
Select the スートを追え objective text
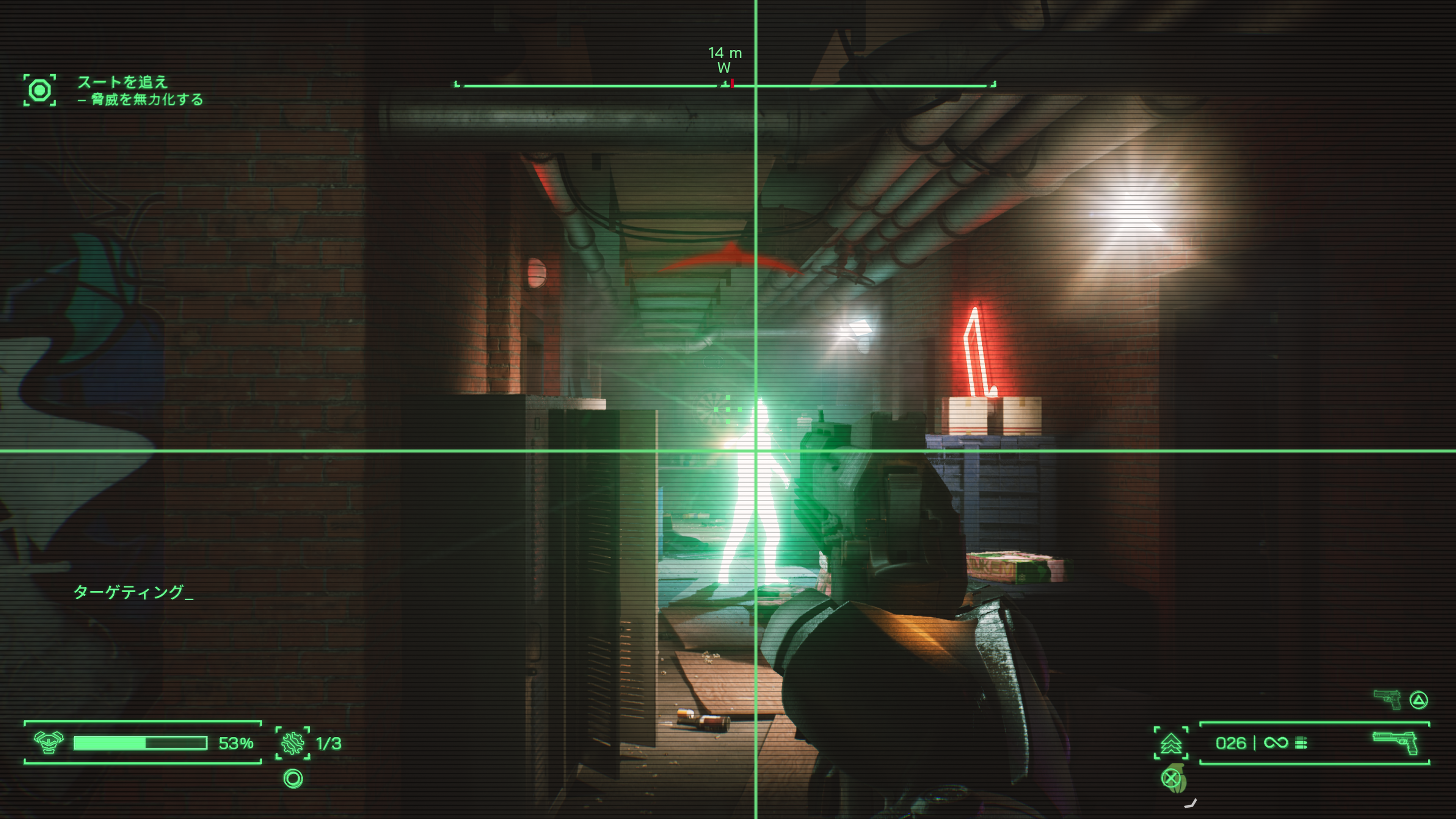(x=122, y=82)
